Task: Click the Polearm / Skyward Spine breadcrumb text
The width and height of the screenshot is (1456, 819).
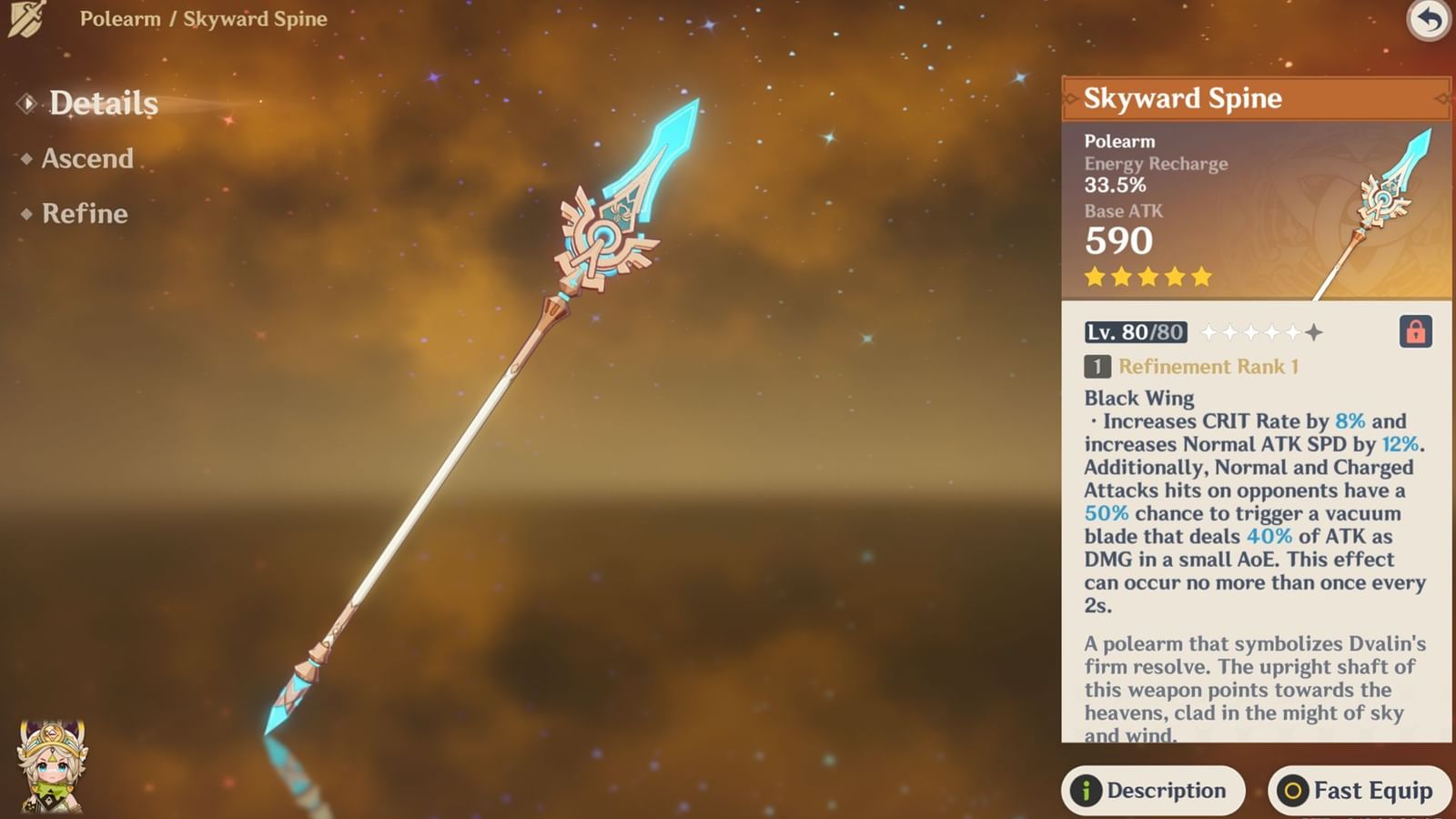Action: point(202,18)
